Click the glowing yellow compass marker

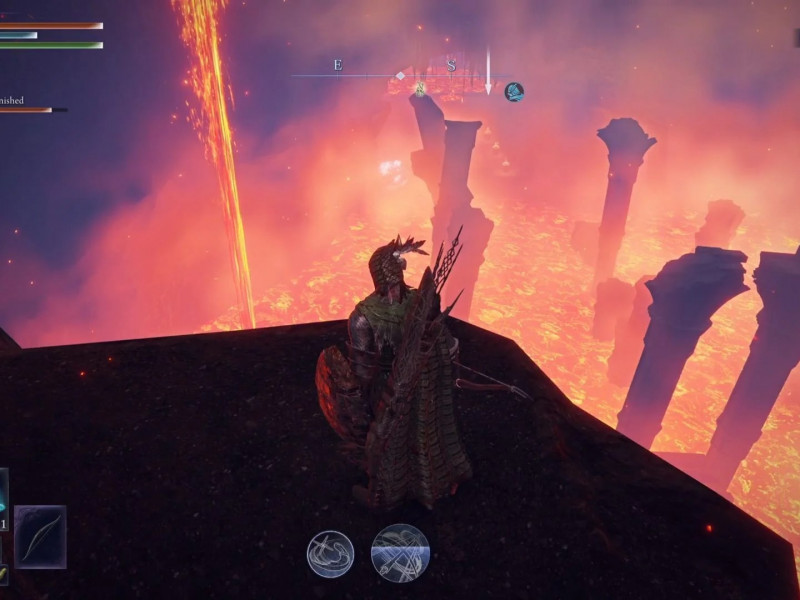point(421,88)
